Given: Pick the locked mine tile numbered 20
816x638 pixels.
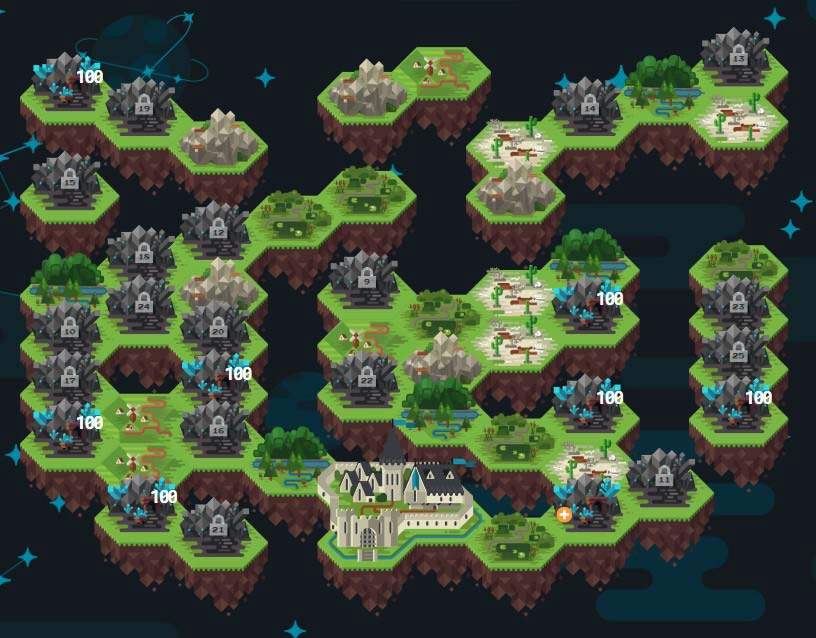Looking at the screenshot, I should coord(217,327).
